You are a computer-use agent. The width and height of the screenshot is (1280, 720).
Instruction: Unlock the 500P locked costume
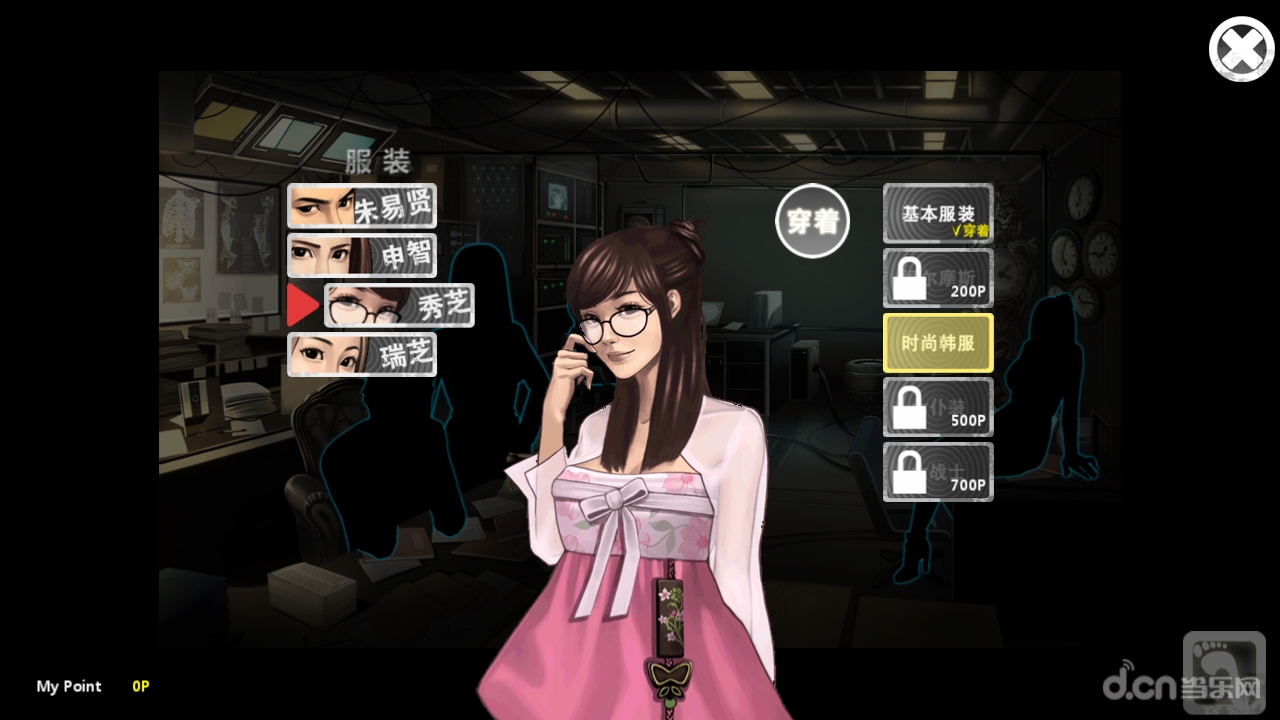click(x=937, y=407)
